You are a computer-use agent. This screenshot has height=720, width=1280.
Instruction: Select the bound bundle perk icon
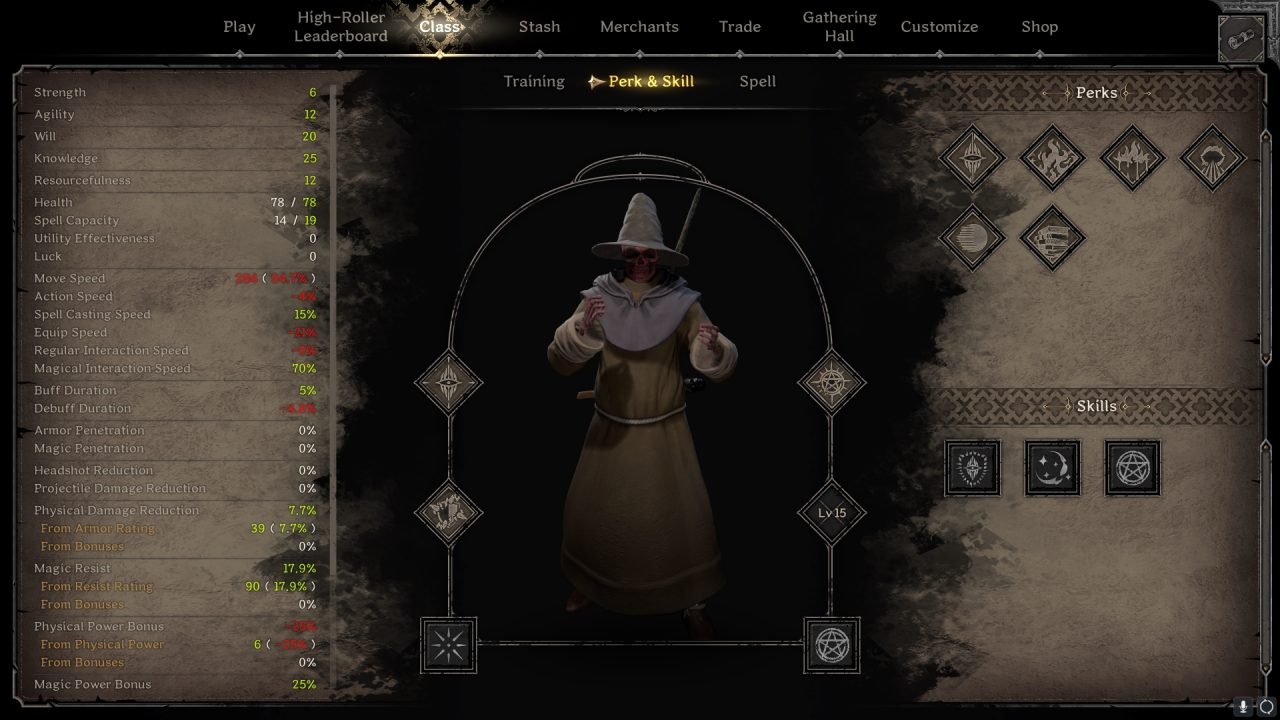tap(1051, 238)
